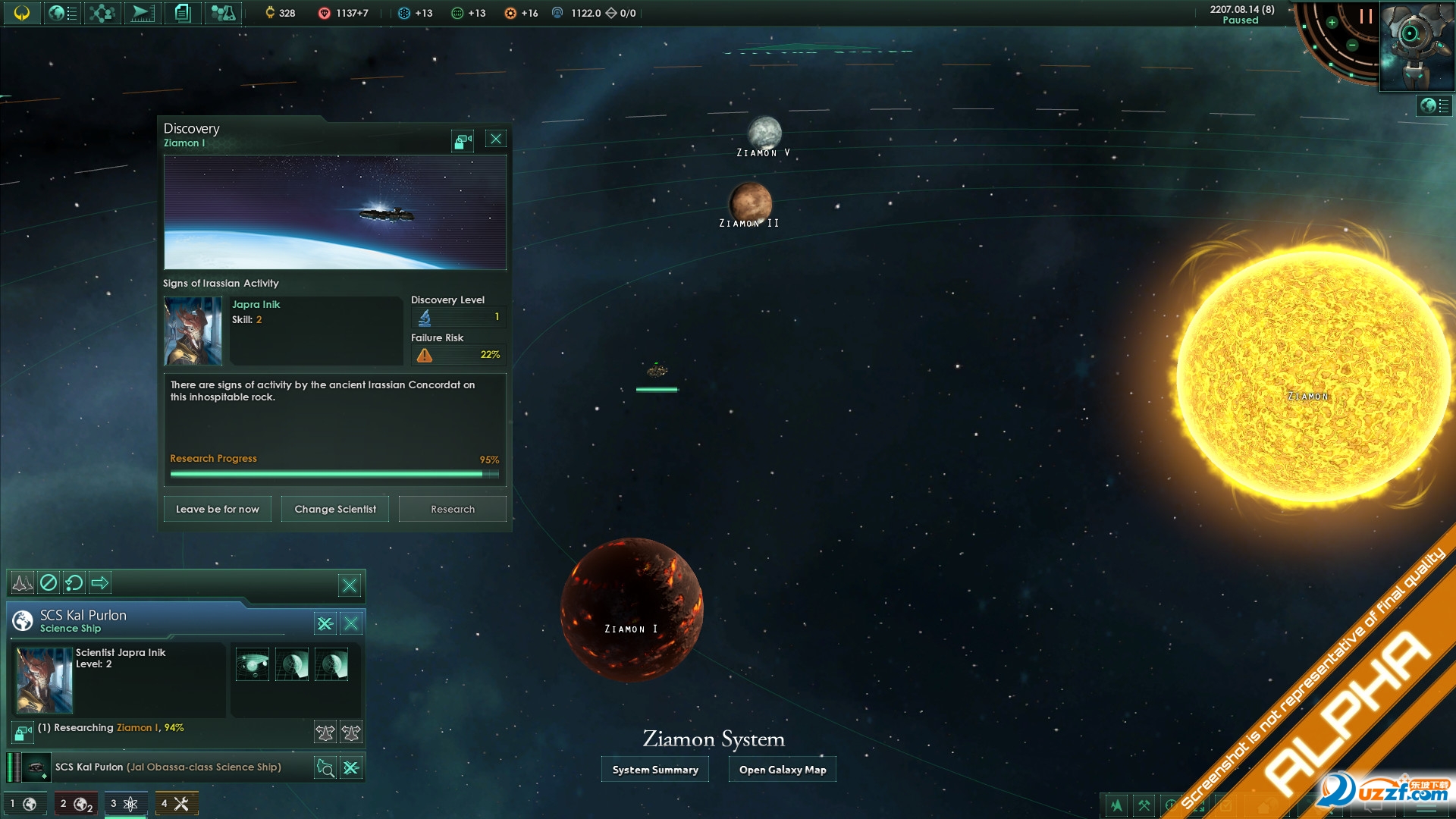
Task: Decrease game speed with minus button
Action: tap(1351, 45)
